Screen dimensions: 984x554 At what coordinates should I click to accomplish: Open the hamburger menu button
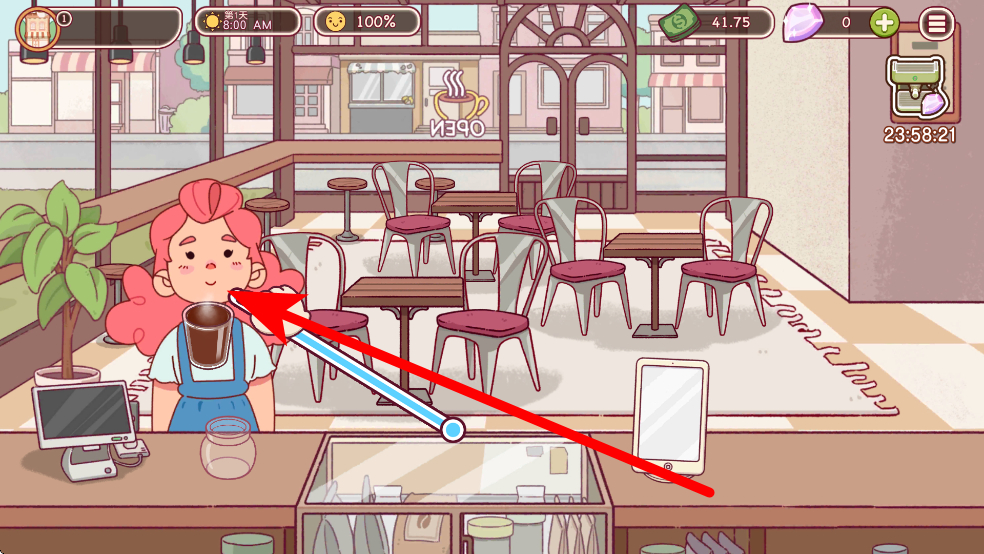pyautogui.click(x=936, y=24)
